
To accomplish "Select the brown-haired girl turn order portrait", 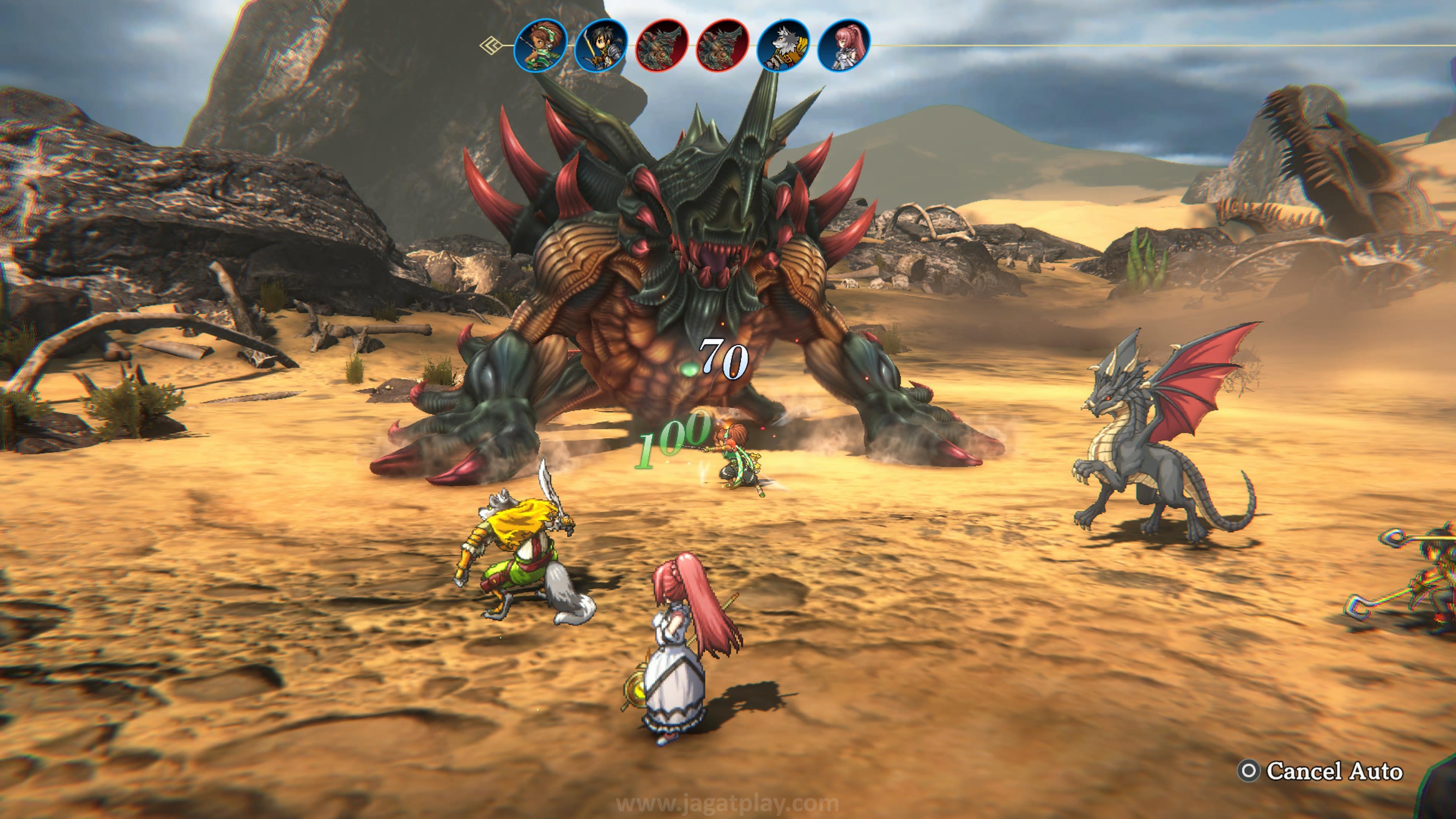I will (540, 45).
